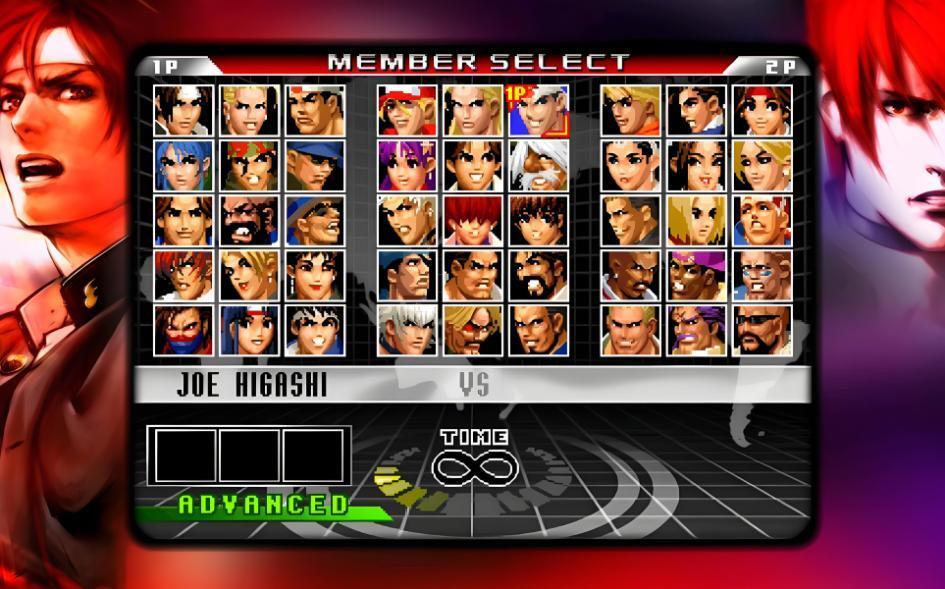Pick Goro Daimon with the white headband

(x=315, y=110)
